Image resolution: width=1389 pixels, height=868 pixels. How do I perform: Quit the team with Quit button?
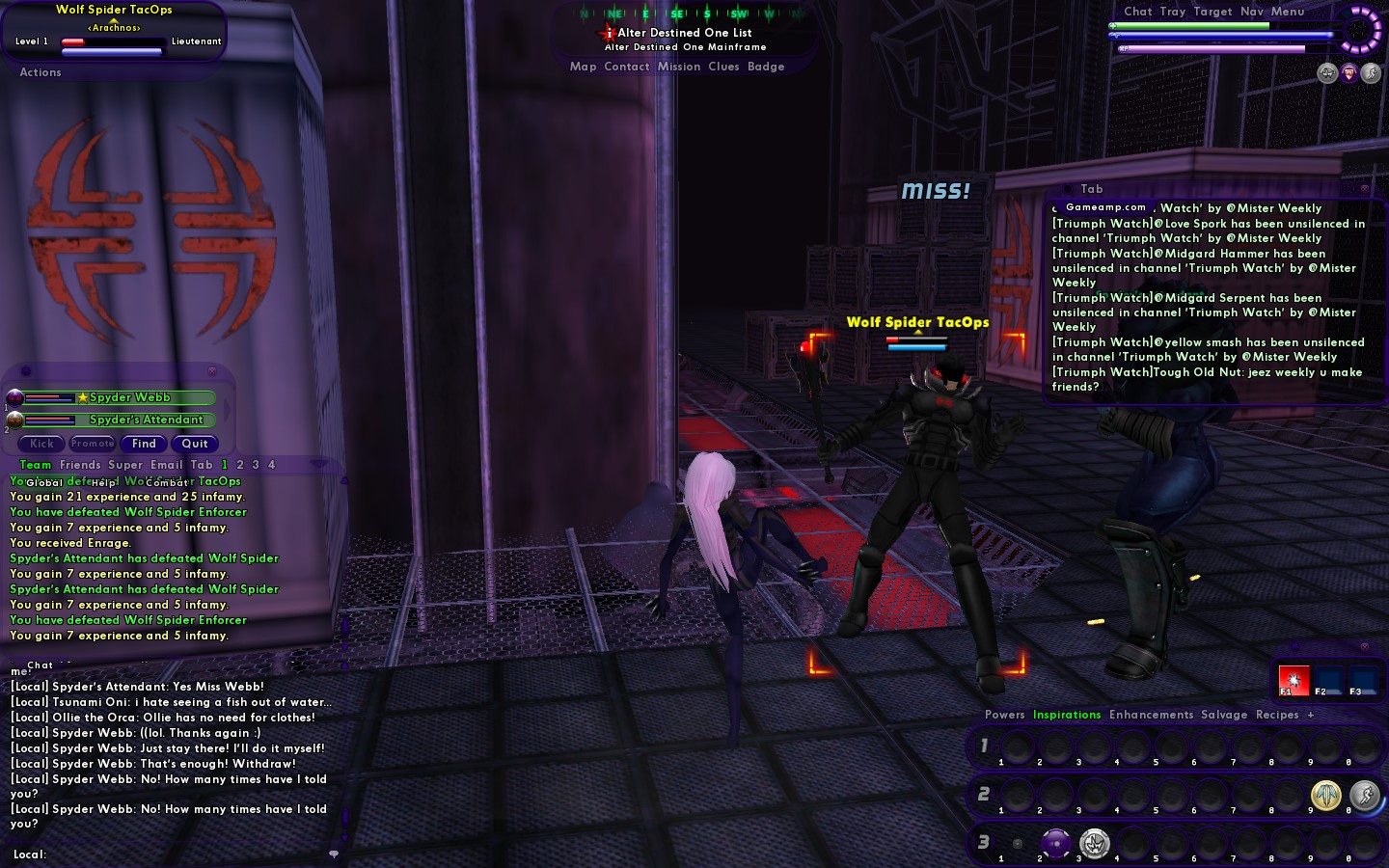click(195, 444)
